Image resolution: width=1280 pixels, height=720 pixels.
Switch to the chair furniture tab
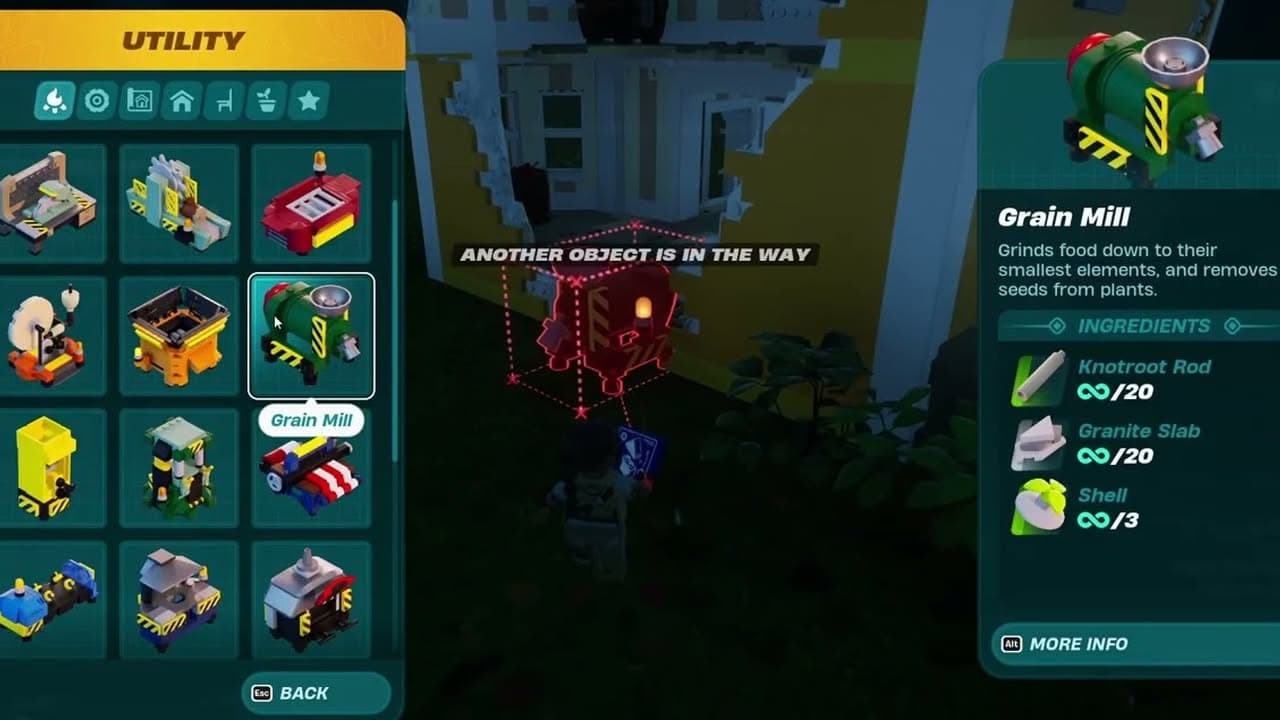point(223,101)
